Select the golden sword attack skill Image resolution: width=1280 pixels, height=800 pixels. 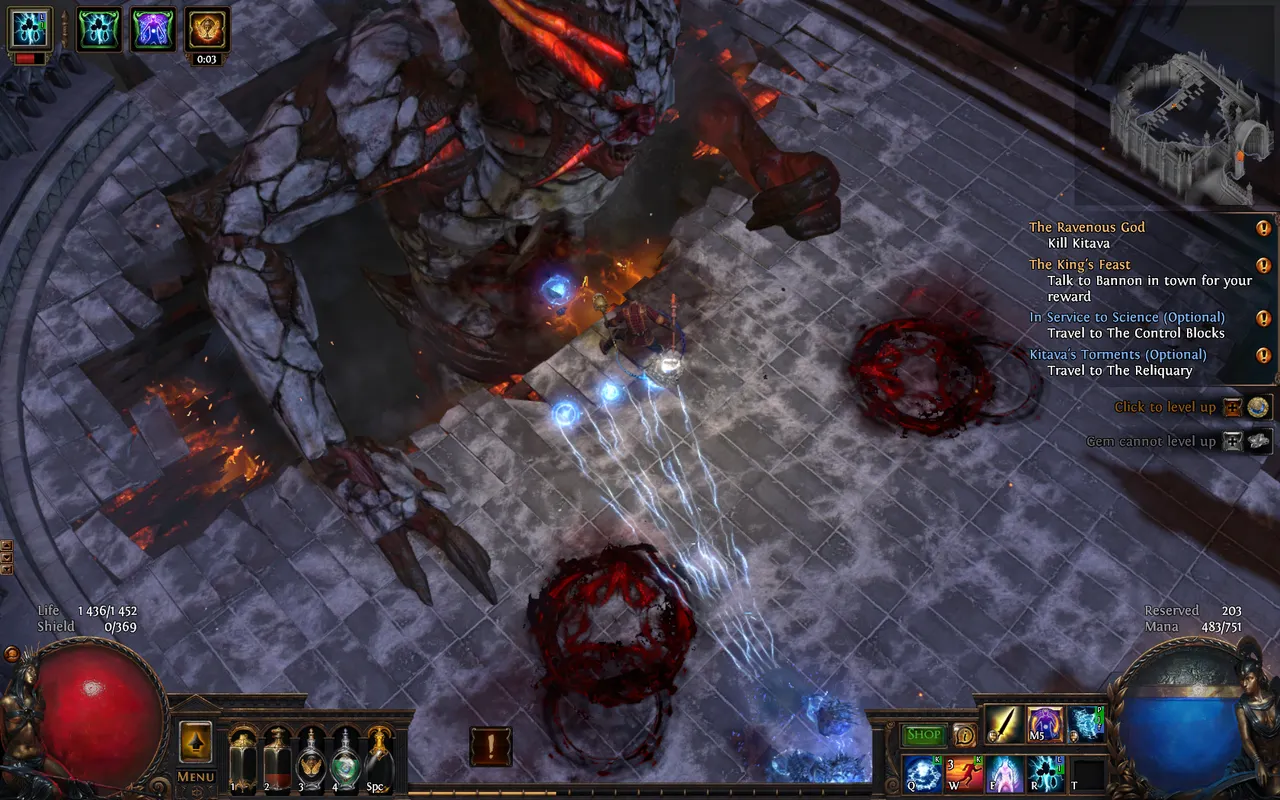click(1003, 724)
